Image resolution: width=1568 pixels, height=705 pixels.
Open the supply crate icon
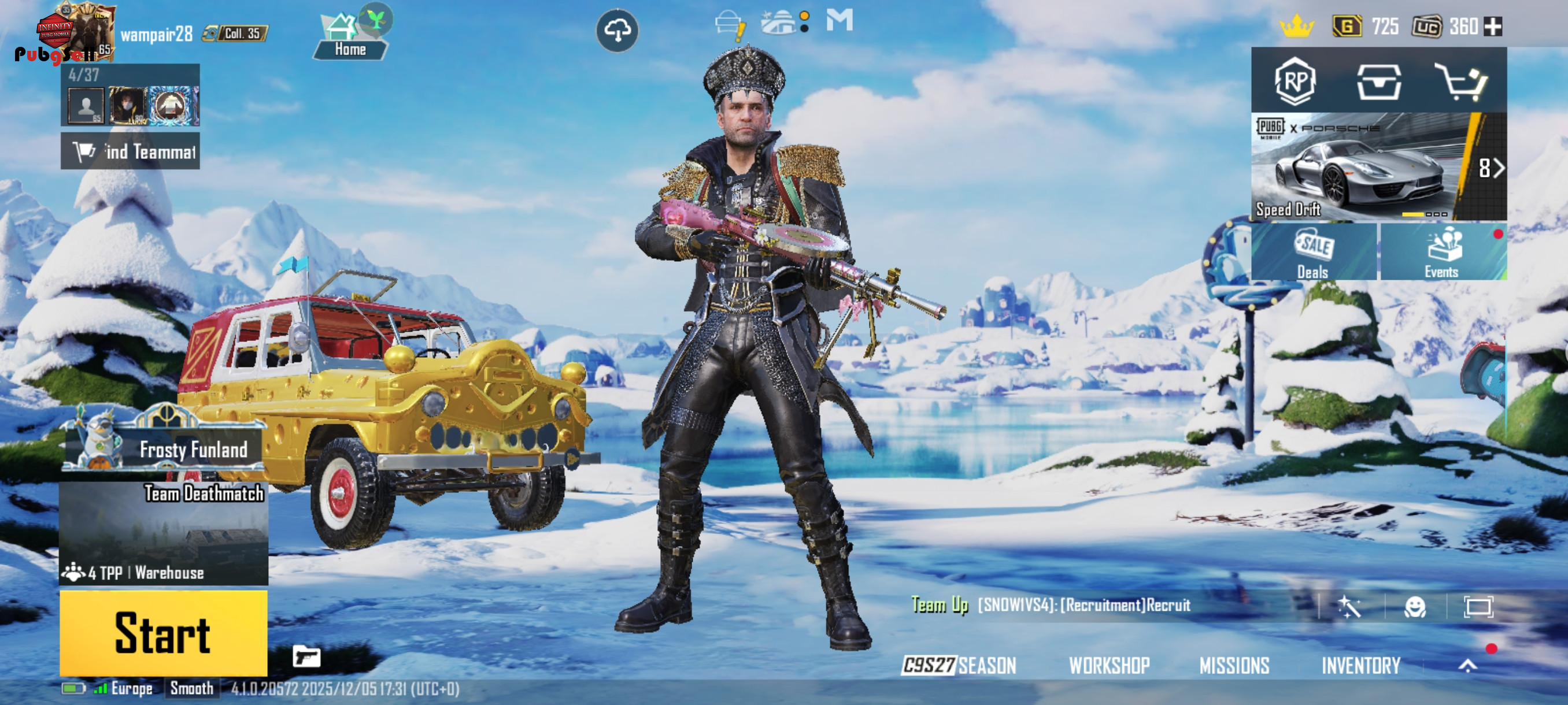[x=1379, y=81]
